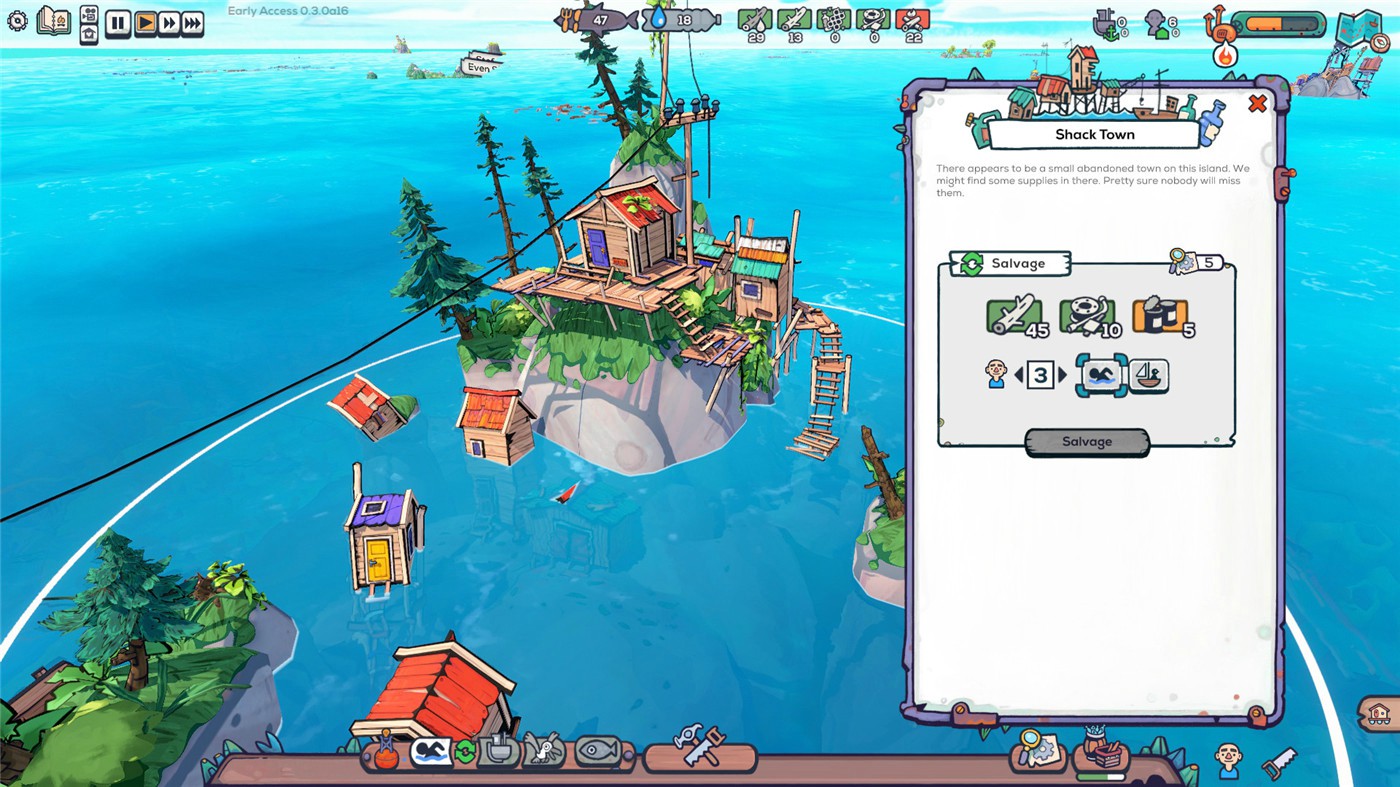Select the water purifier cup icon
The image size is (1400, 787).
click(500, 750)
